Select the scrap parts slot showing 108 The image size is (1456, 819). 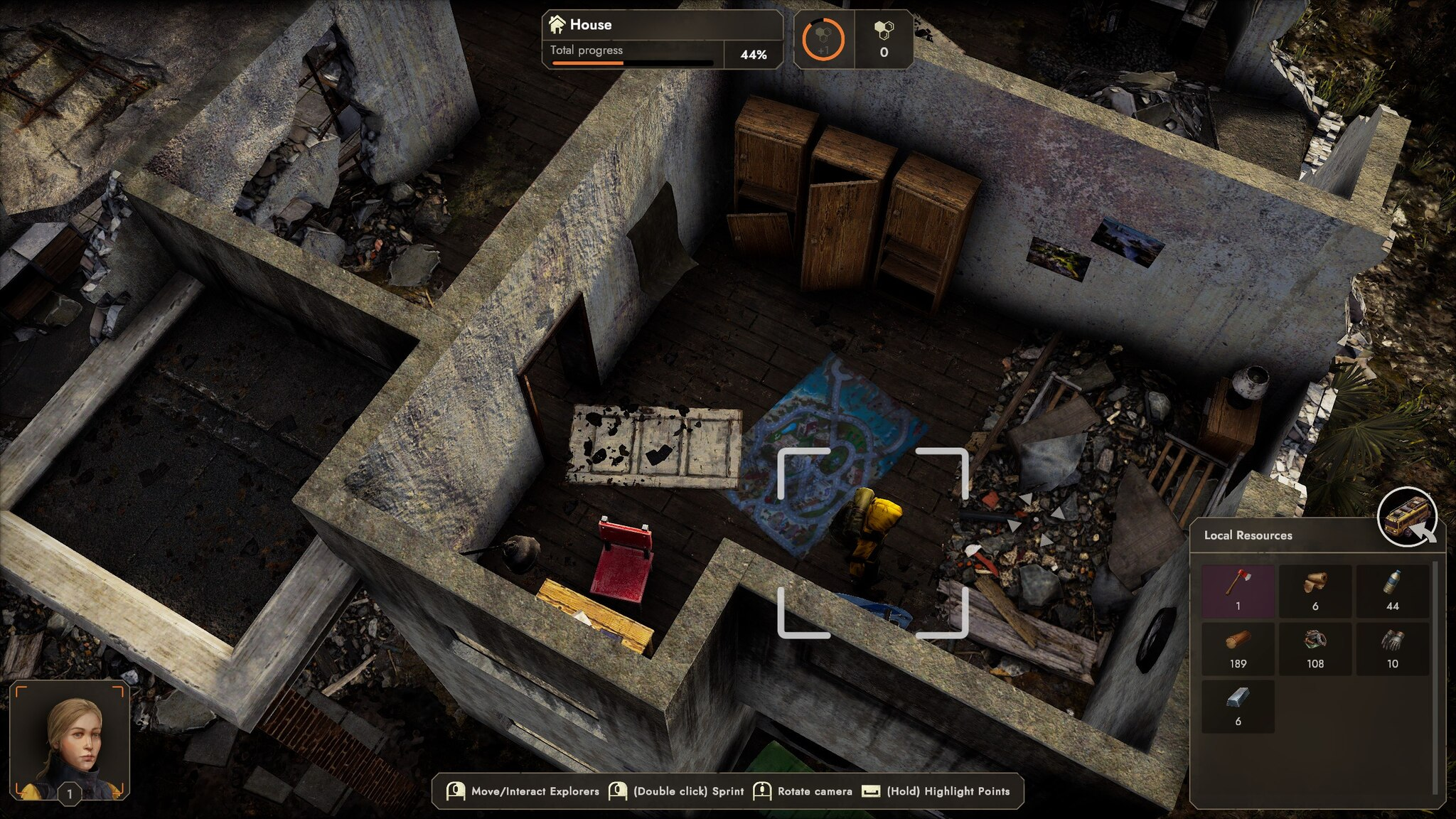click(x=1315, y=648)
